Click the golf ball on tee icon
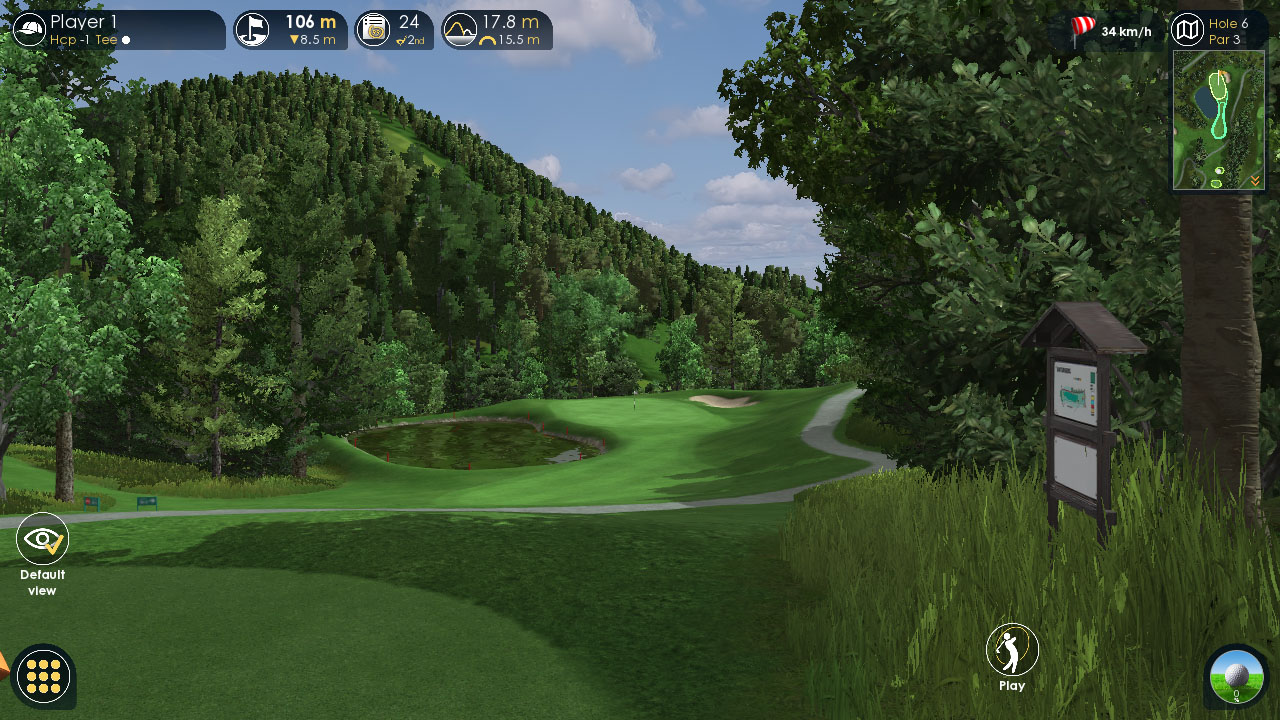This screenshot has height=720, width=1280. [1237, 676]
